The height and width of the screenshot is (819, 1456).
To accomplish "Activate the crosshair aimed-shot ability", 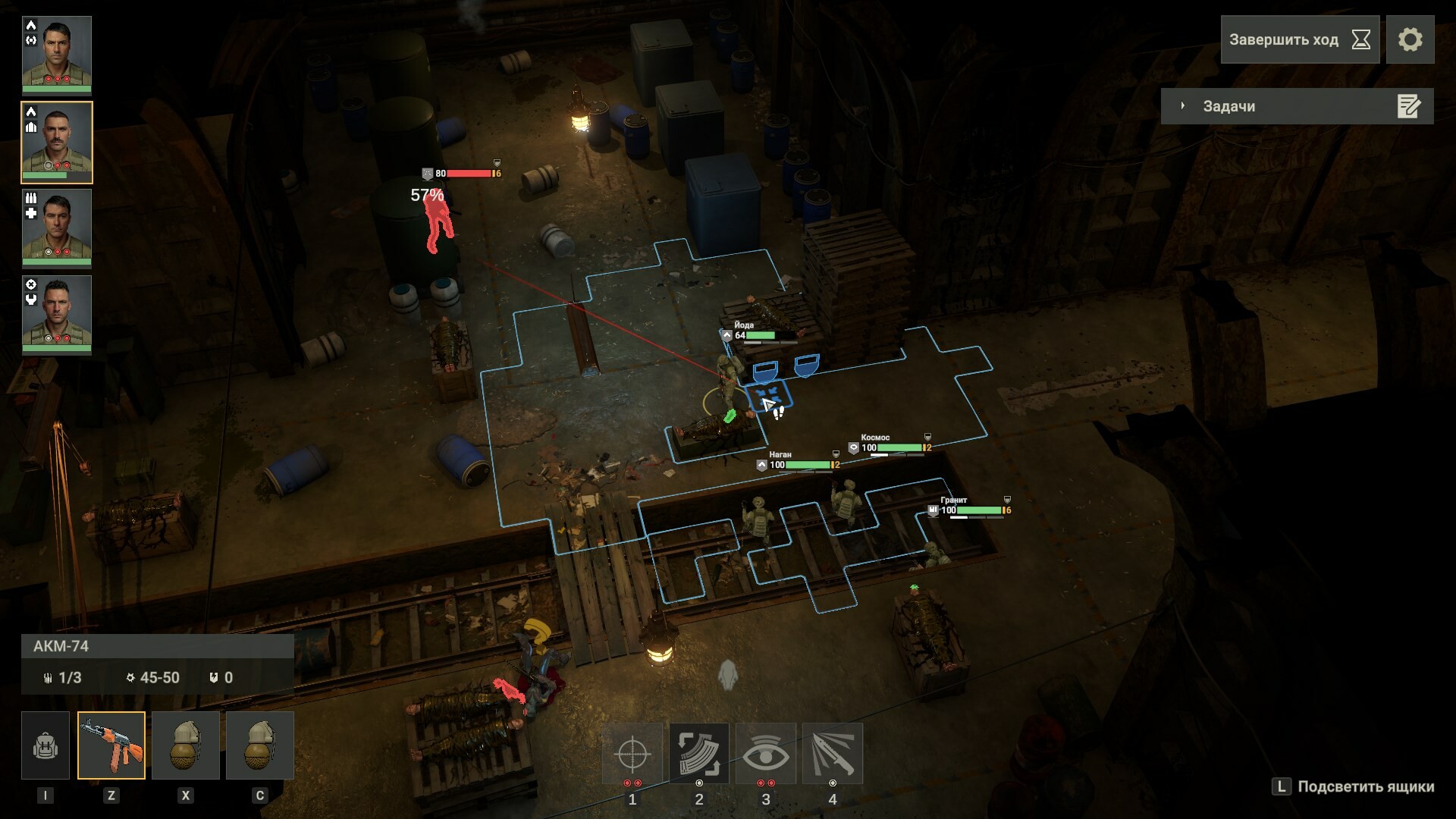I will pos(632,754).
